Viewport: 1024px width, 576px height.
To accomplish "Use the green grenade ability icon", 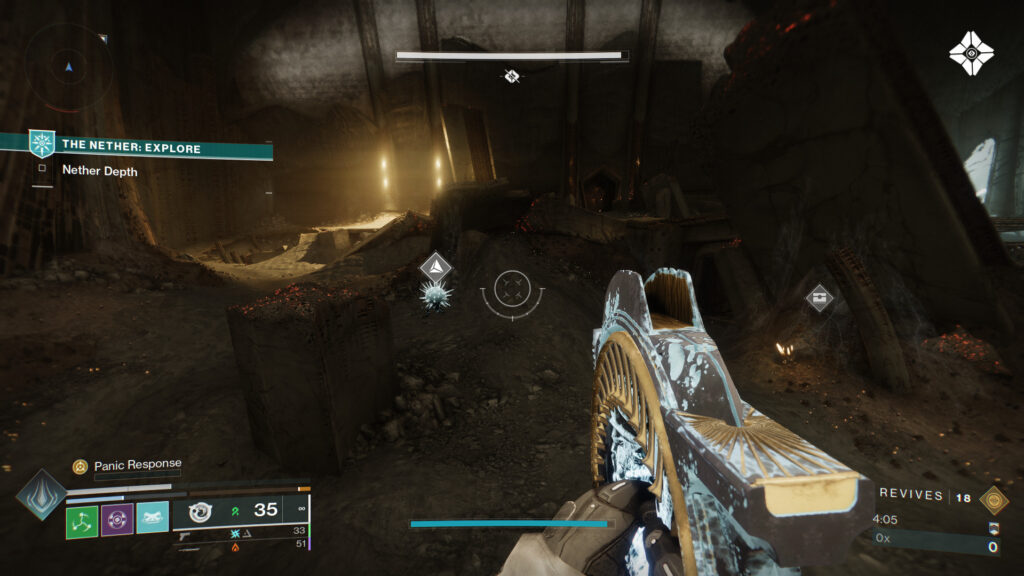I will click(82, 519).
